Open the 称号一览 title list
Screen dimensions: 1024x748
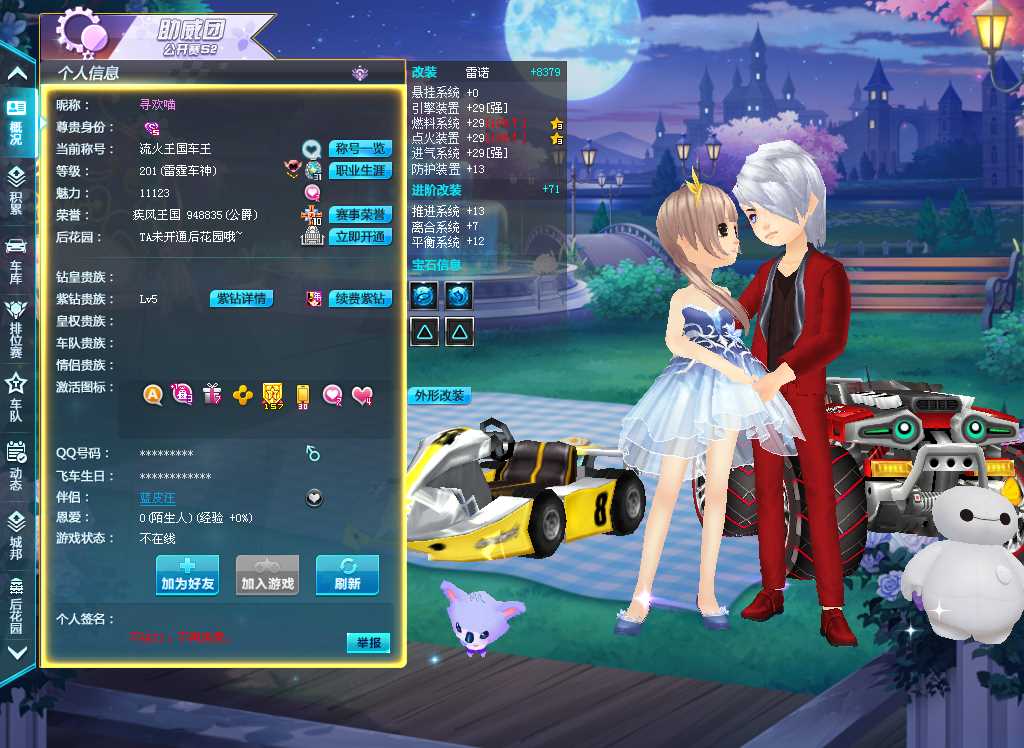point(360,149)
